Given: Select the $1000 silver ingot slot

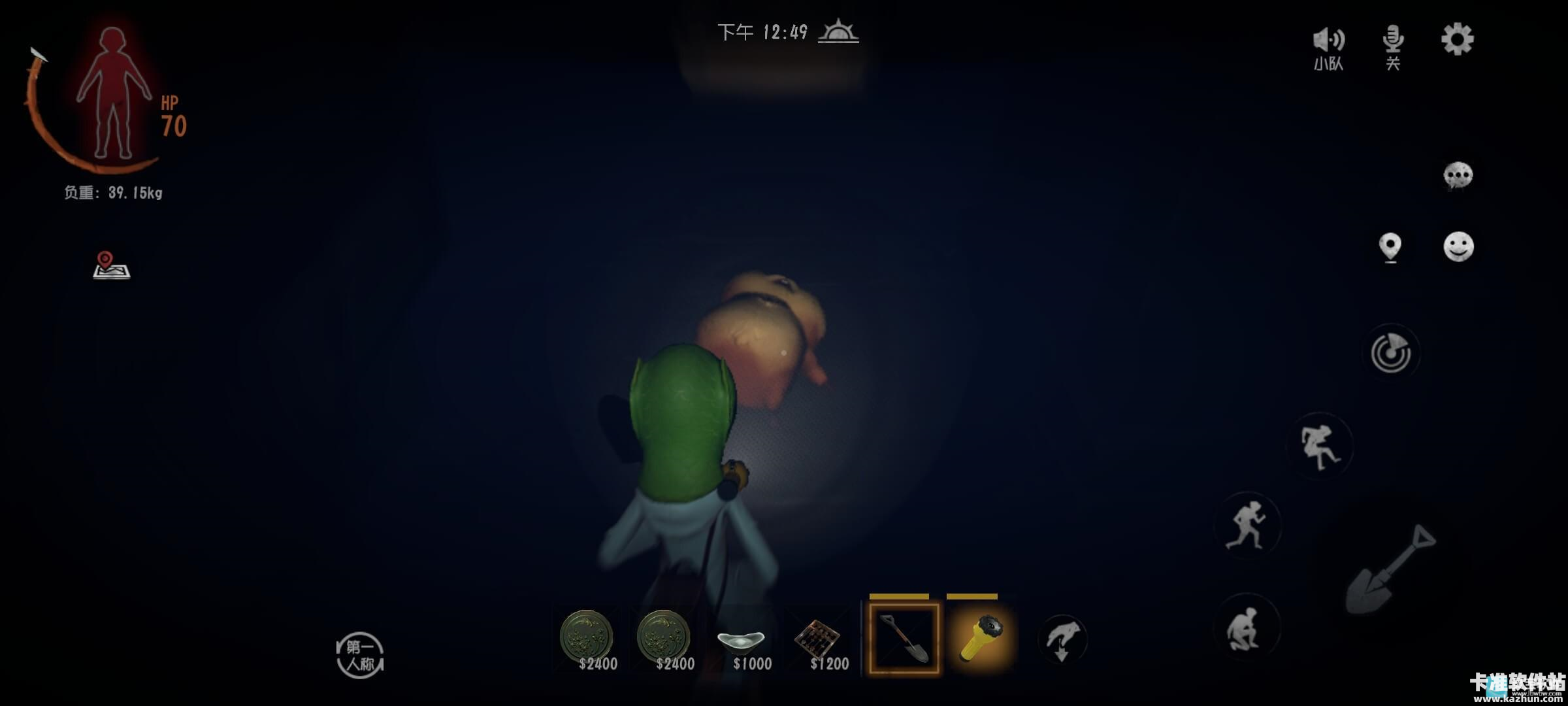Looking at the screenshot, I should coord(745,641).
